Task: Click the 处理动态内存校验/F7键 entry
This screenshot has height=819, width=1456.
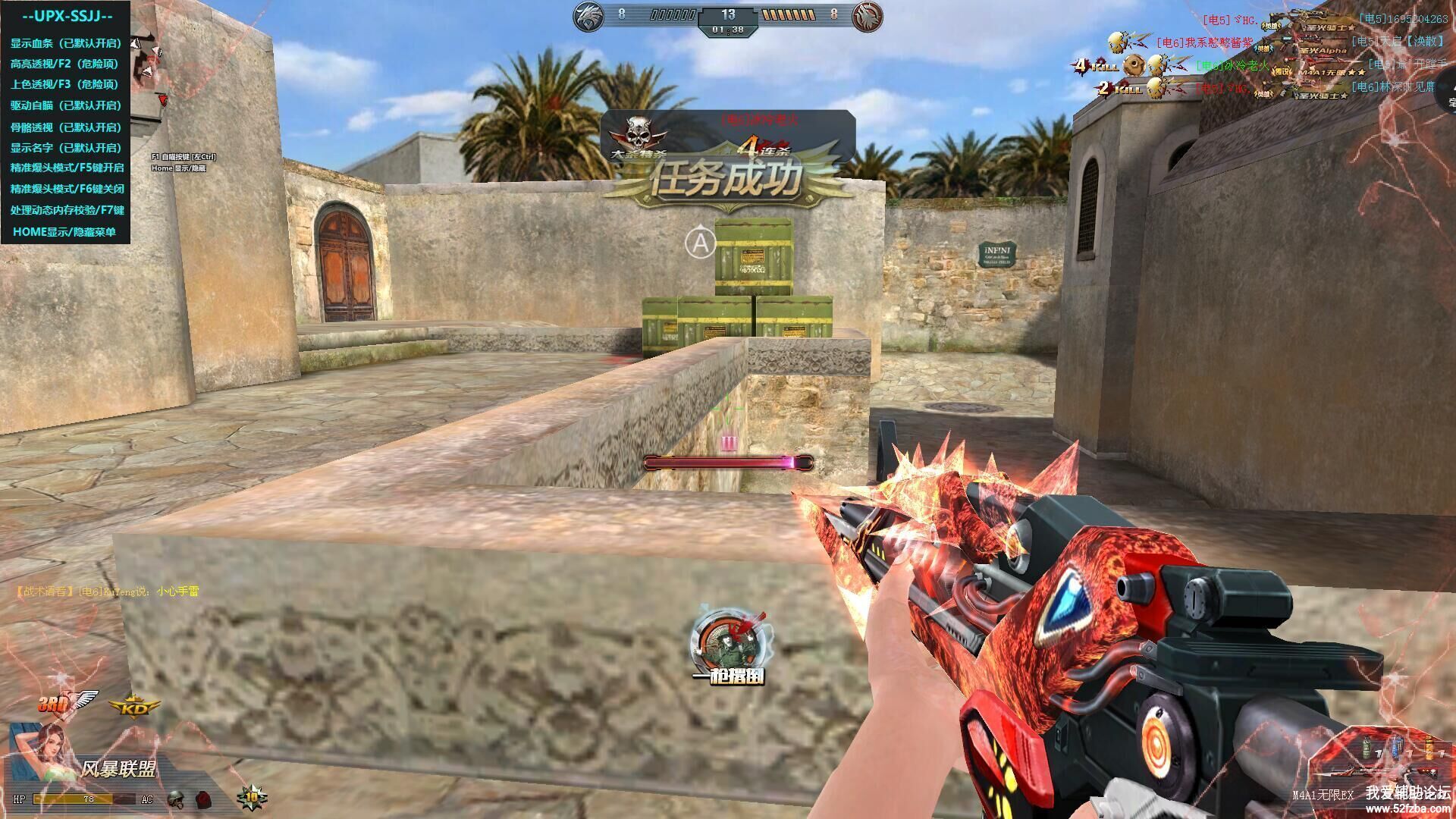Action: (x=67, y=210)
